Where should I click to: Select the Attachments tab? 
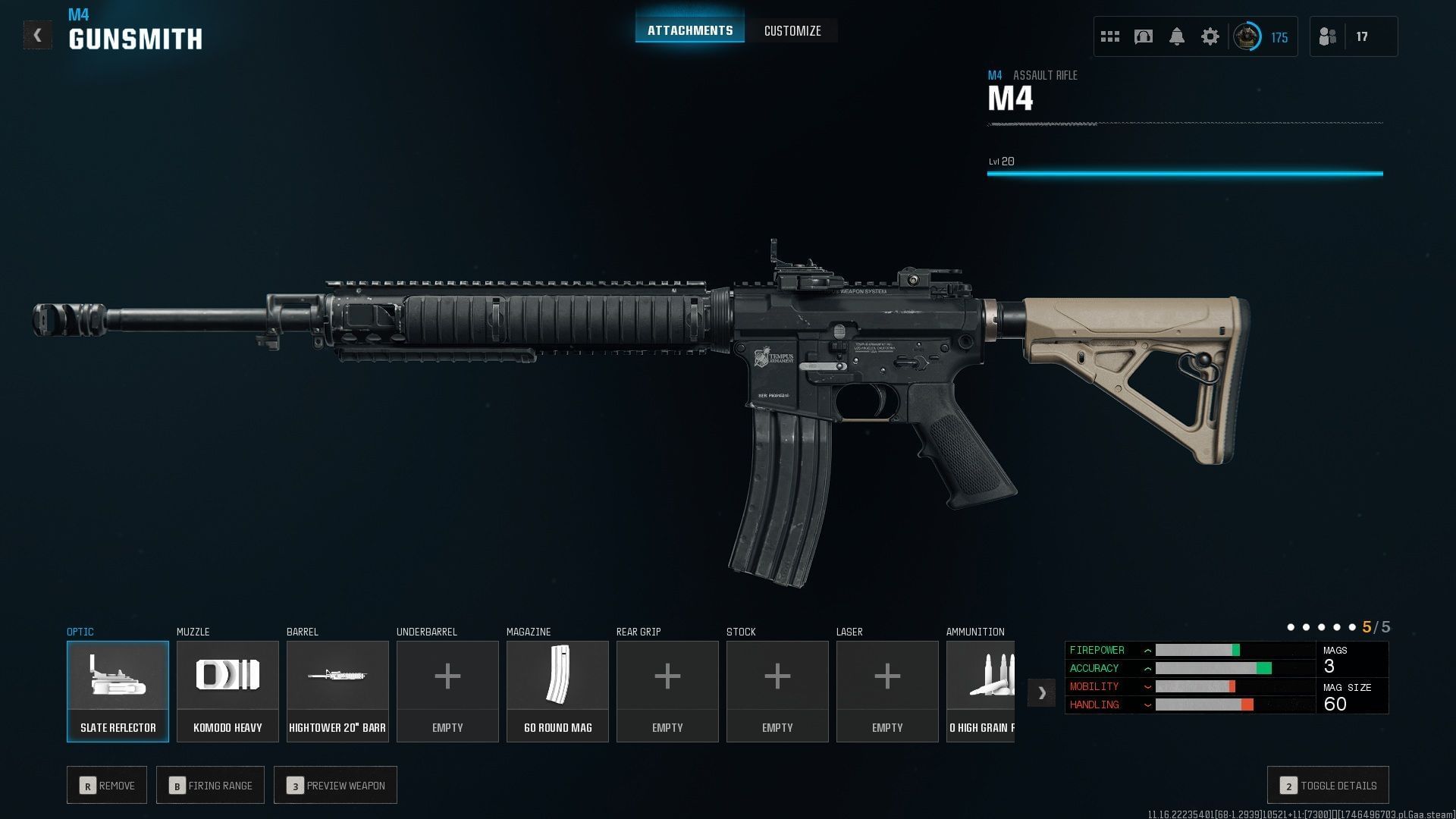(689, 31)
